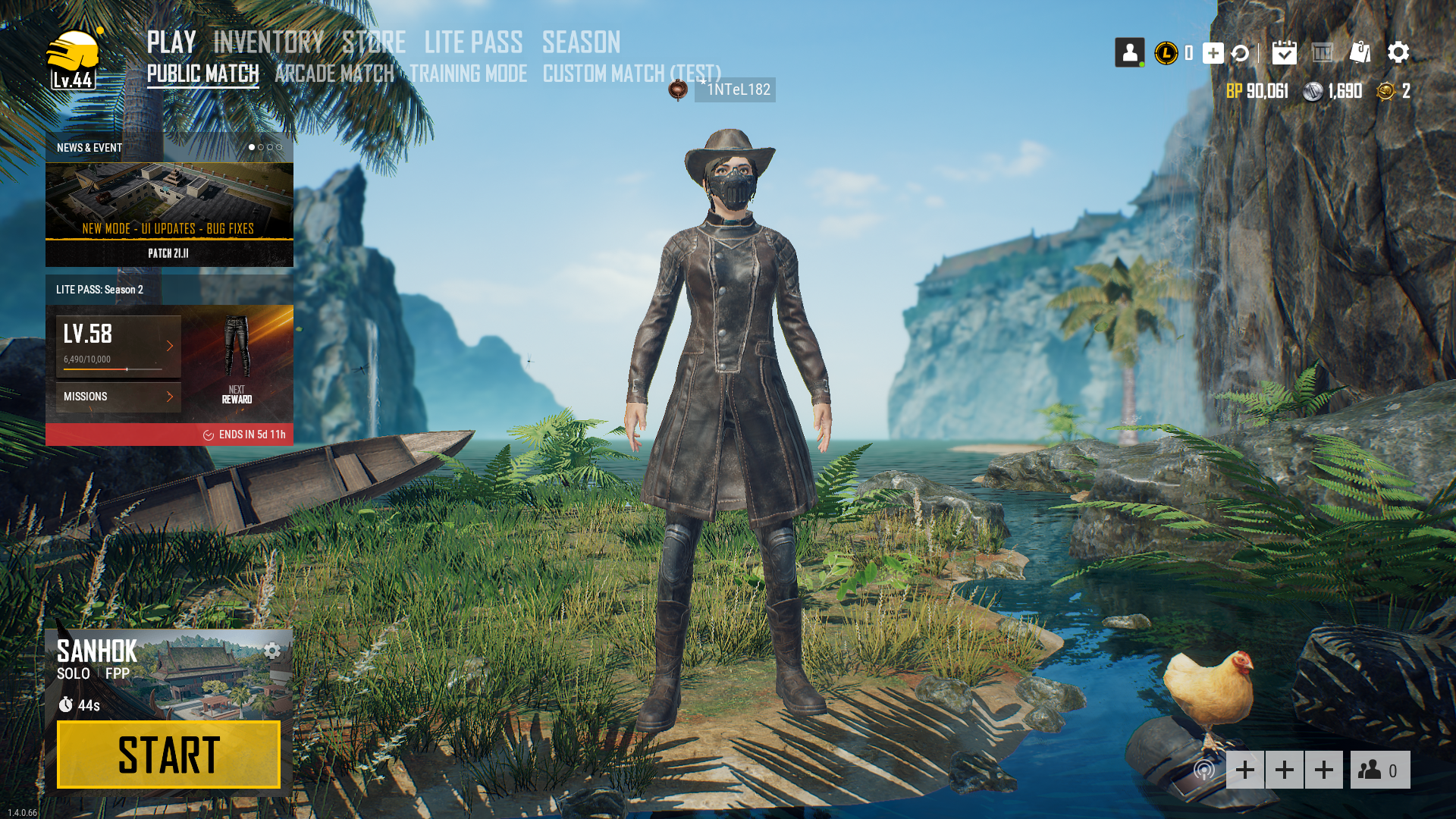Viewport: 1456px width, 819px height.
Task: Open the Lite Pass Missions
Action: (118, 397)
